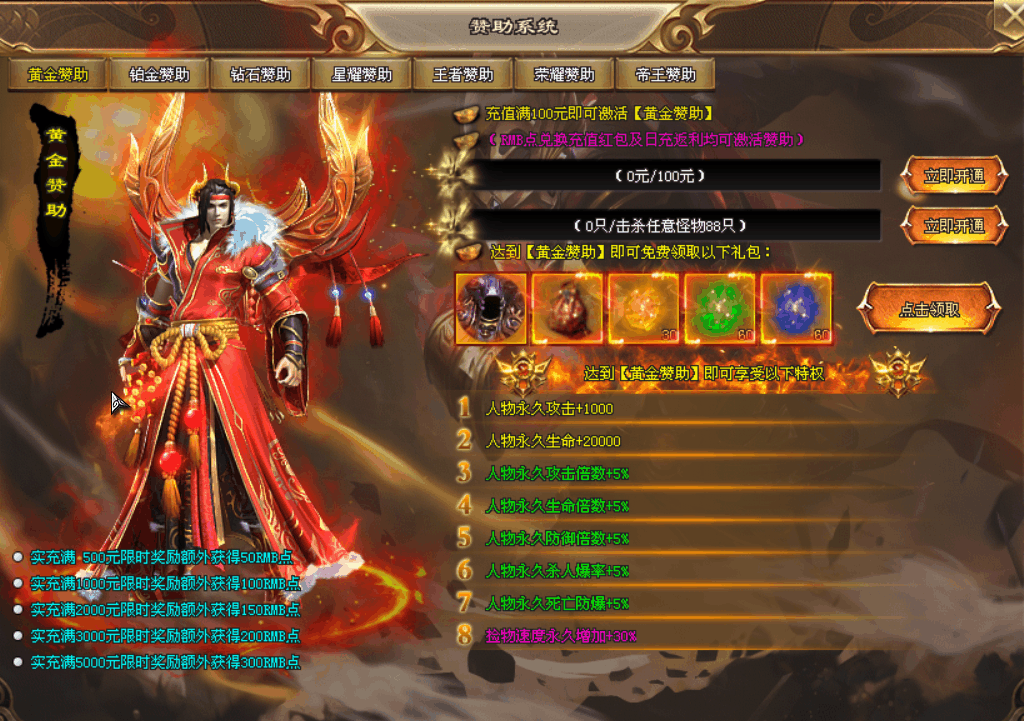The height and width of the screenshot is (721, 1024).
Task: Select the dark armor reward icon
Action: (491, 308)
